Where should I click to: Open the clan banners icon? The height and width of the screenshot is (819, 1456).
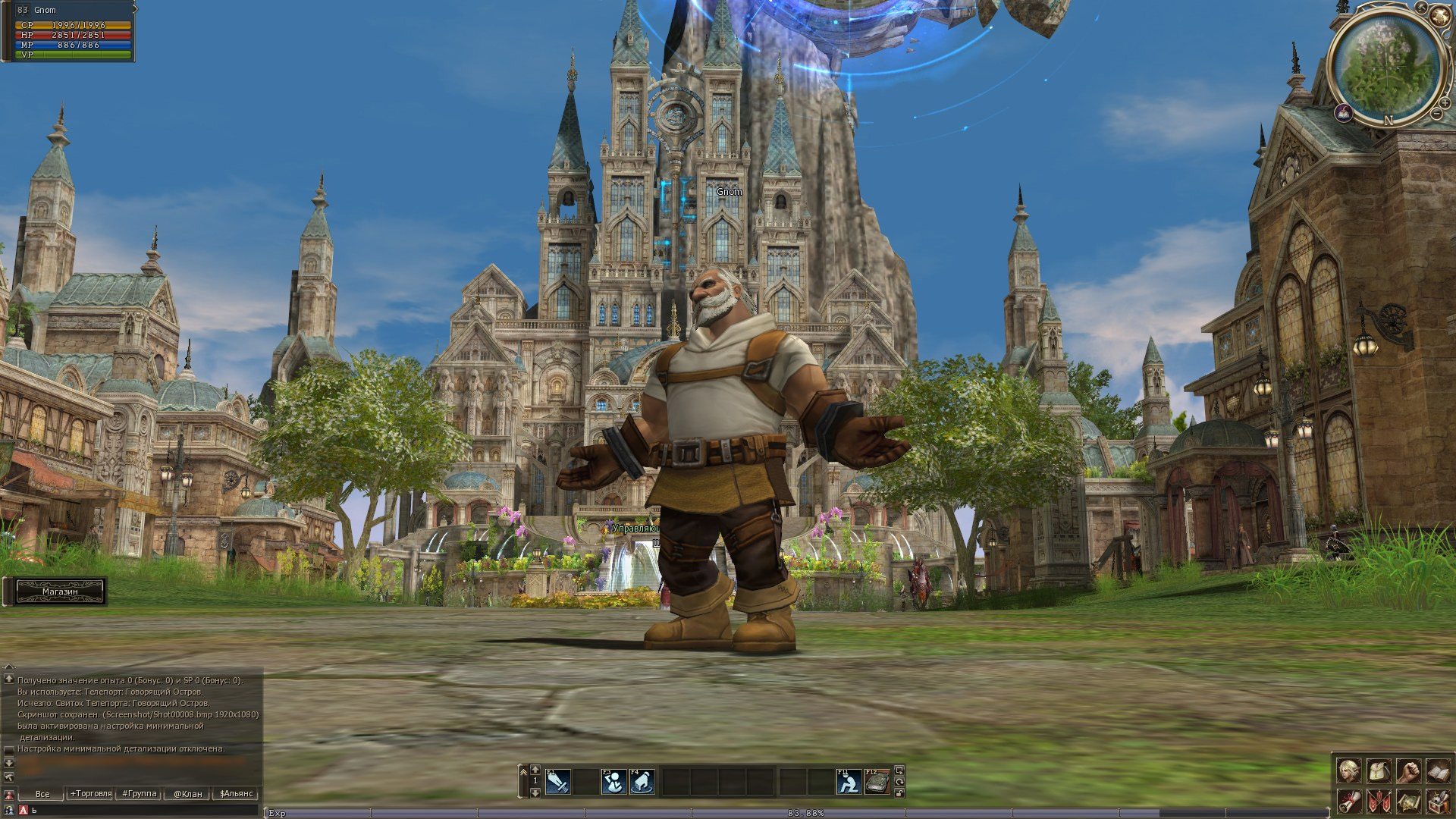1379,801
